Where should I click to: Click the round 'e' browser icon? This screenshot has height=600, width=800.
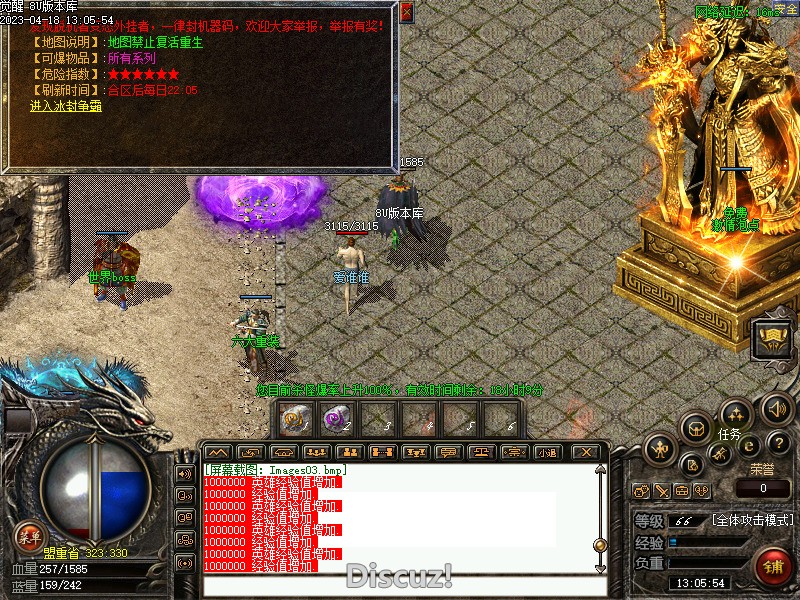pyautogui.click(x=749, y=444)
